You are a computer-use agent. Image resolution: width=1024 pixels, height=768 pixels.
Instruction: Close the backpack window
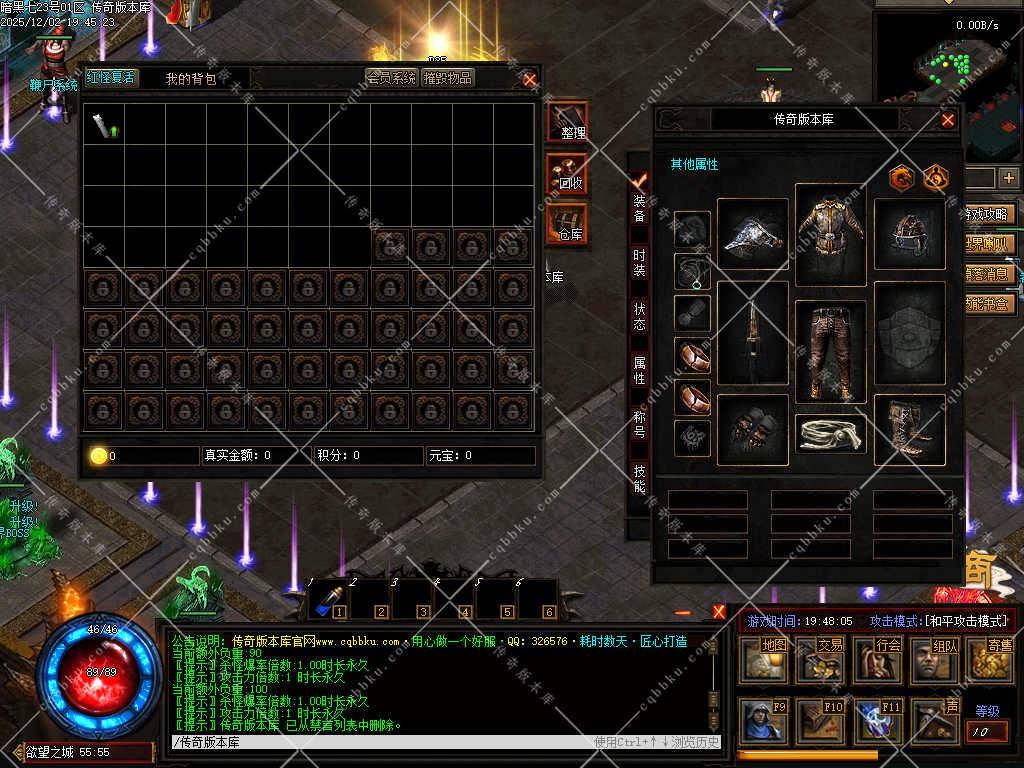tap(530, 79)
